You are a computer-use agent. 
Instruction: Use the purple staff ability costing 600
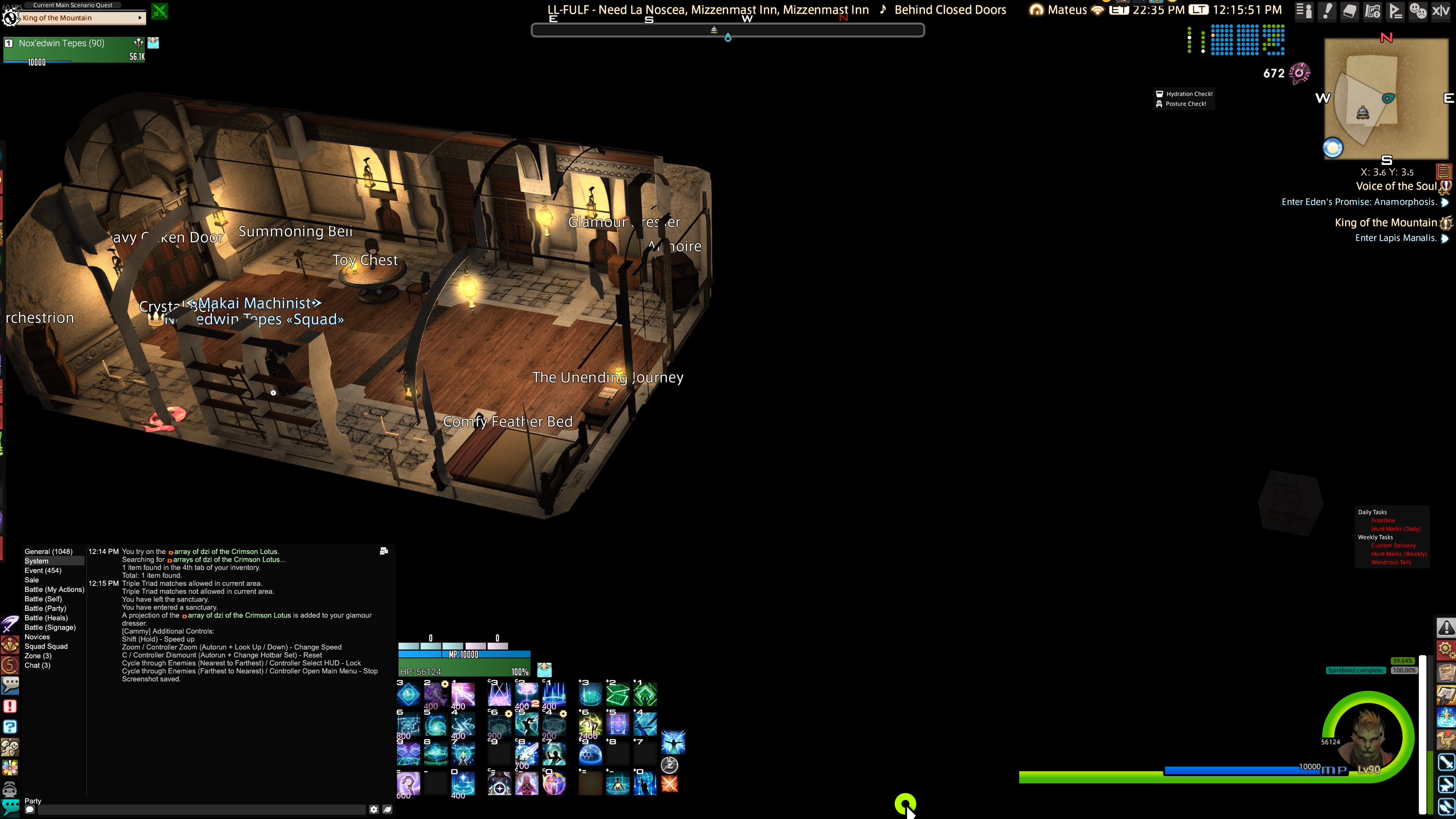[x=408, y=783]
